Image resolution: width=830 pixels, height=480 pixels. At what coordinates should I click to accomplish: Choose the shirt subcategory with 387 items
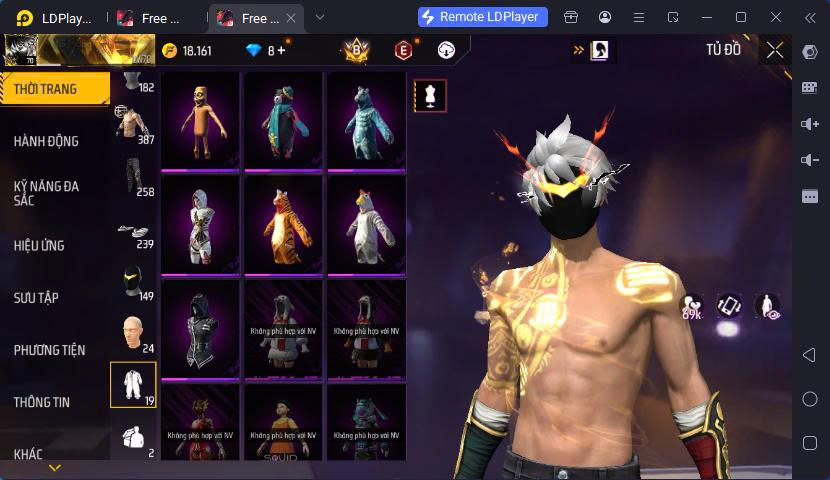point(133,124)
